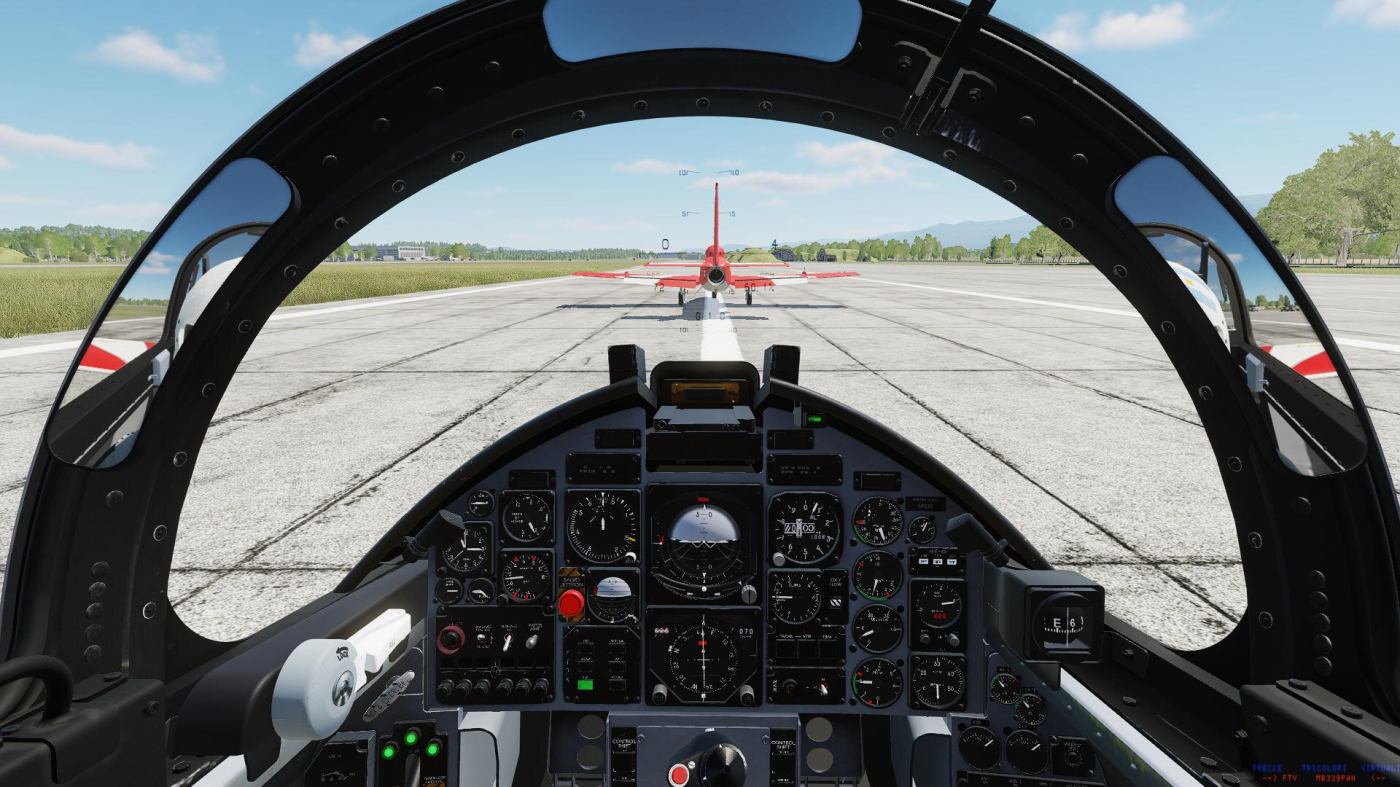Viewport: 1400px width, 787px height.
Task: Push the red Salvo Jettison button
Action: pos(571,603)
